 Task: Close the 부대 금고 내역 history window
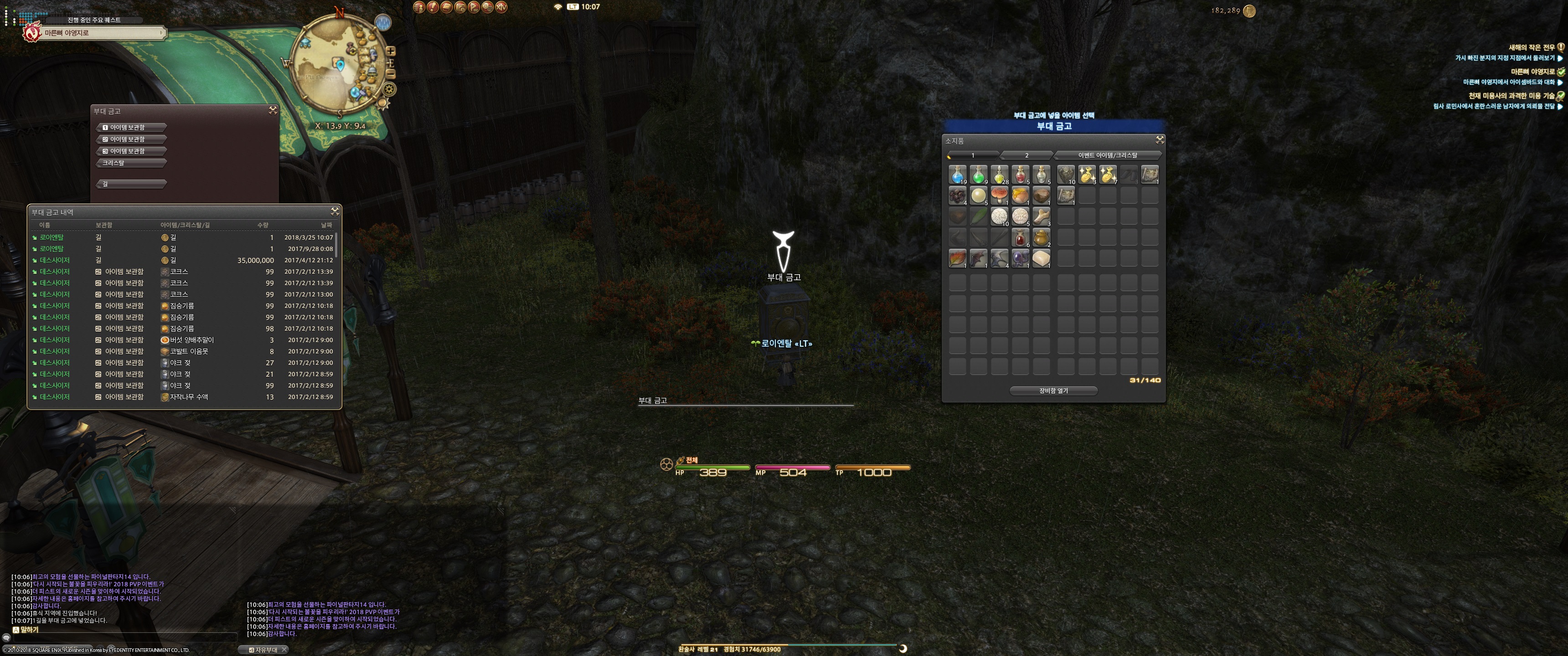tap(335, 211)
